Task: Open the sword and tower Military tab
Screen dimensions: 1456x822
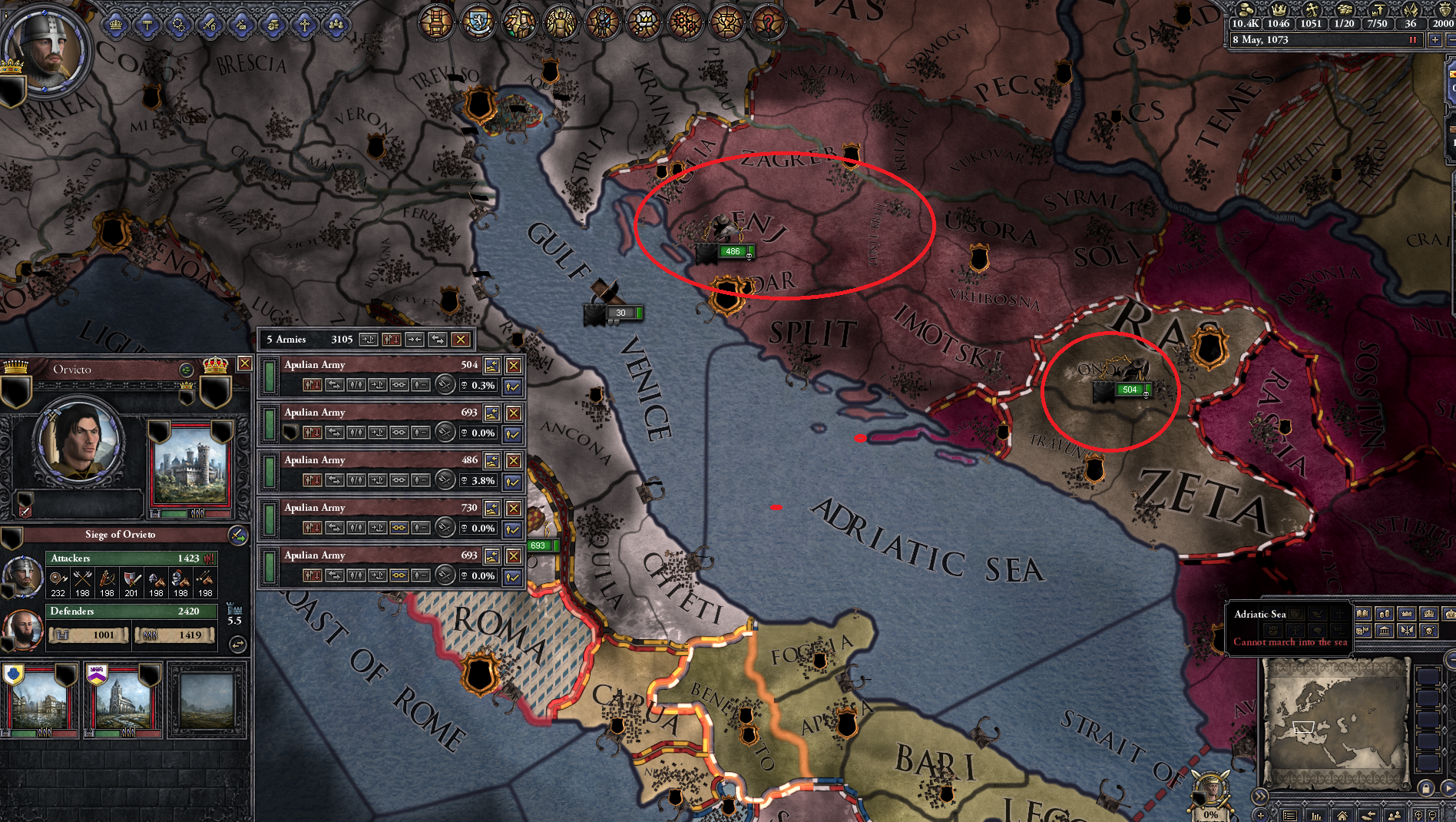Action: 210,25
